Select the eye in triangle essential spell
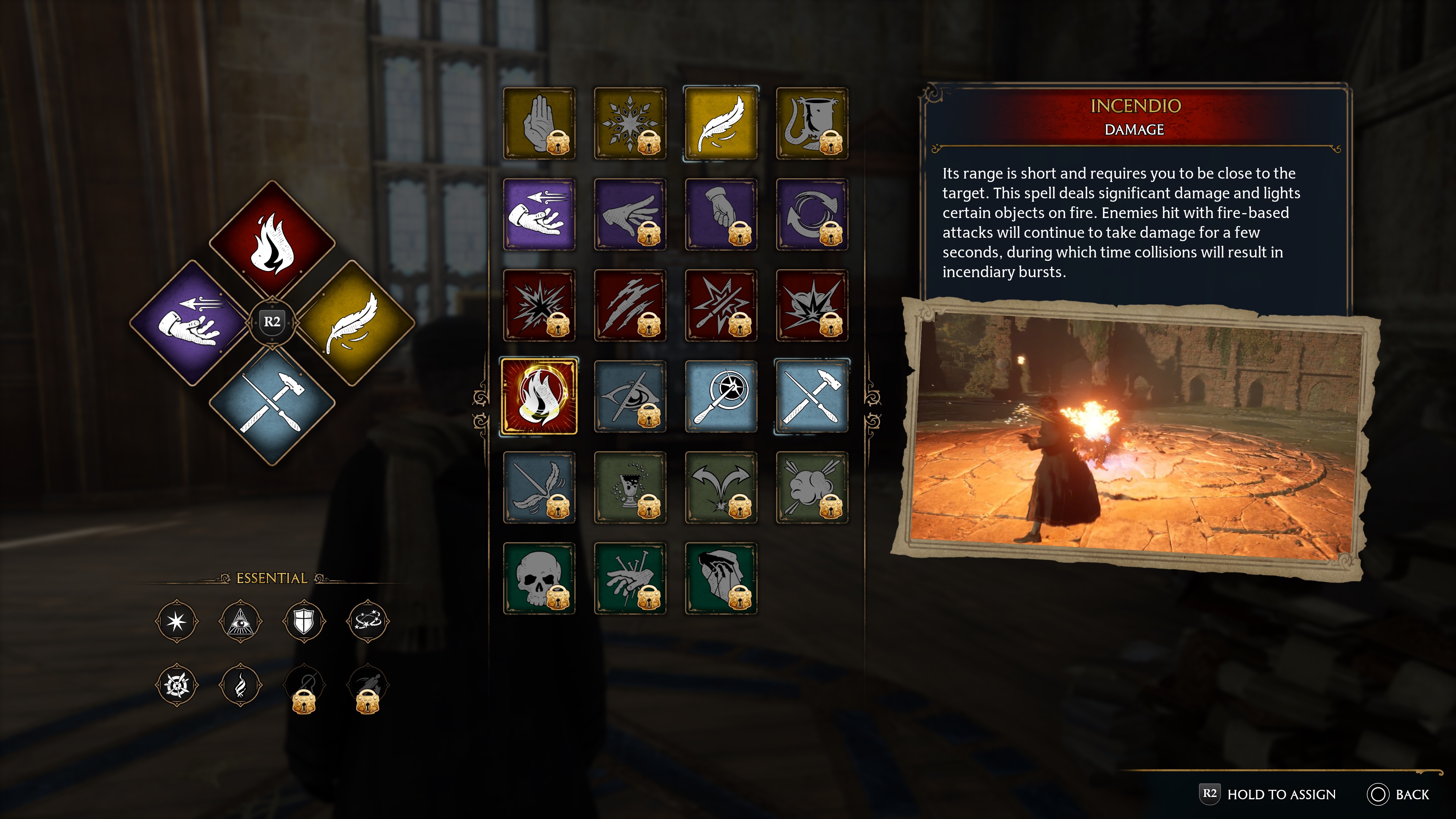1456x819 pixels. coord(240,621)
